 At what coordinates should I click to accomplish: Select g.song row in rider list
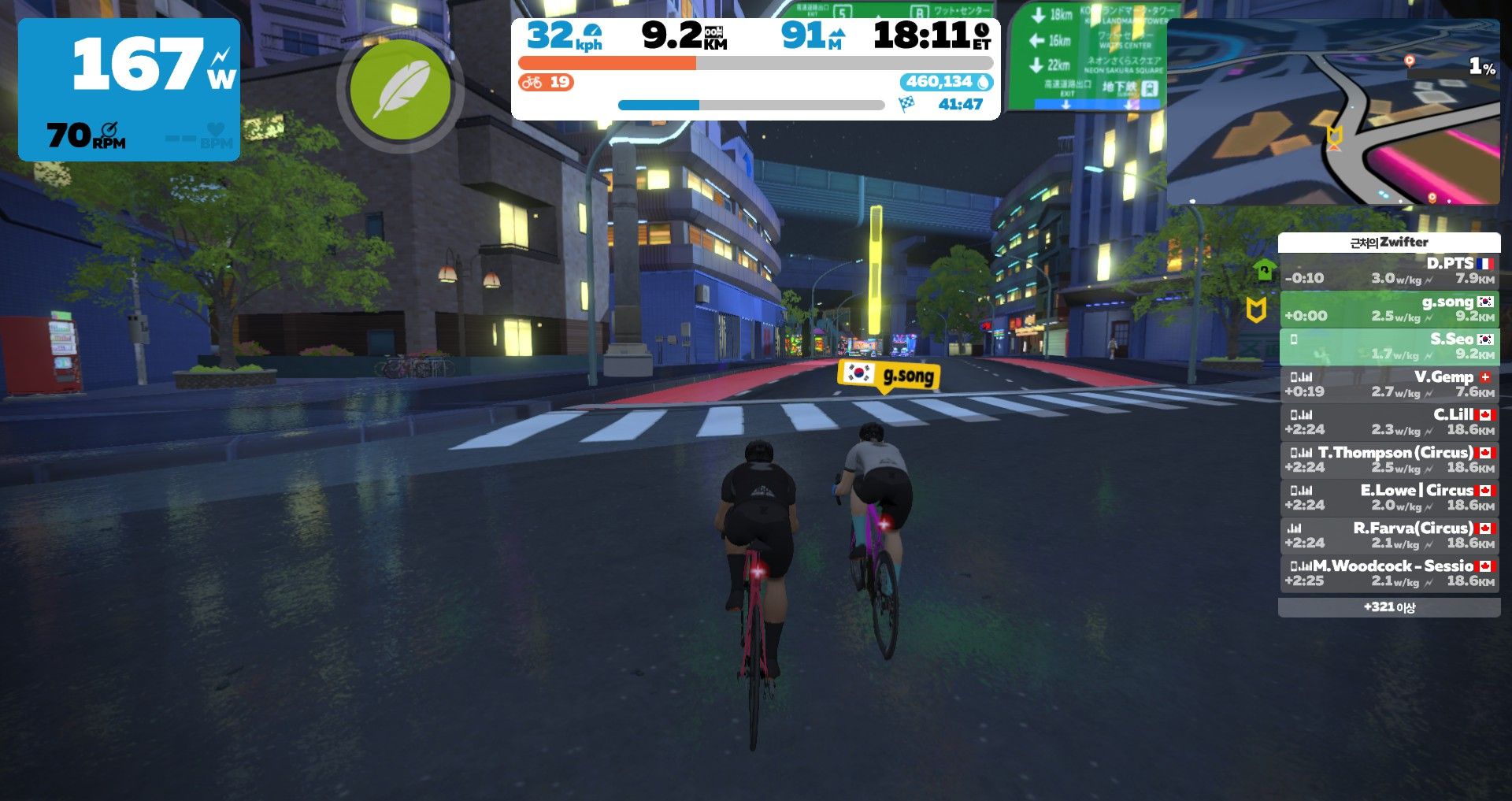click(1389, 308)
